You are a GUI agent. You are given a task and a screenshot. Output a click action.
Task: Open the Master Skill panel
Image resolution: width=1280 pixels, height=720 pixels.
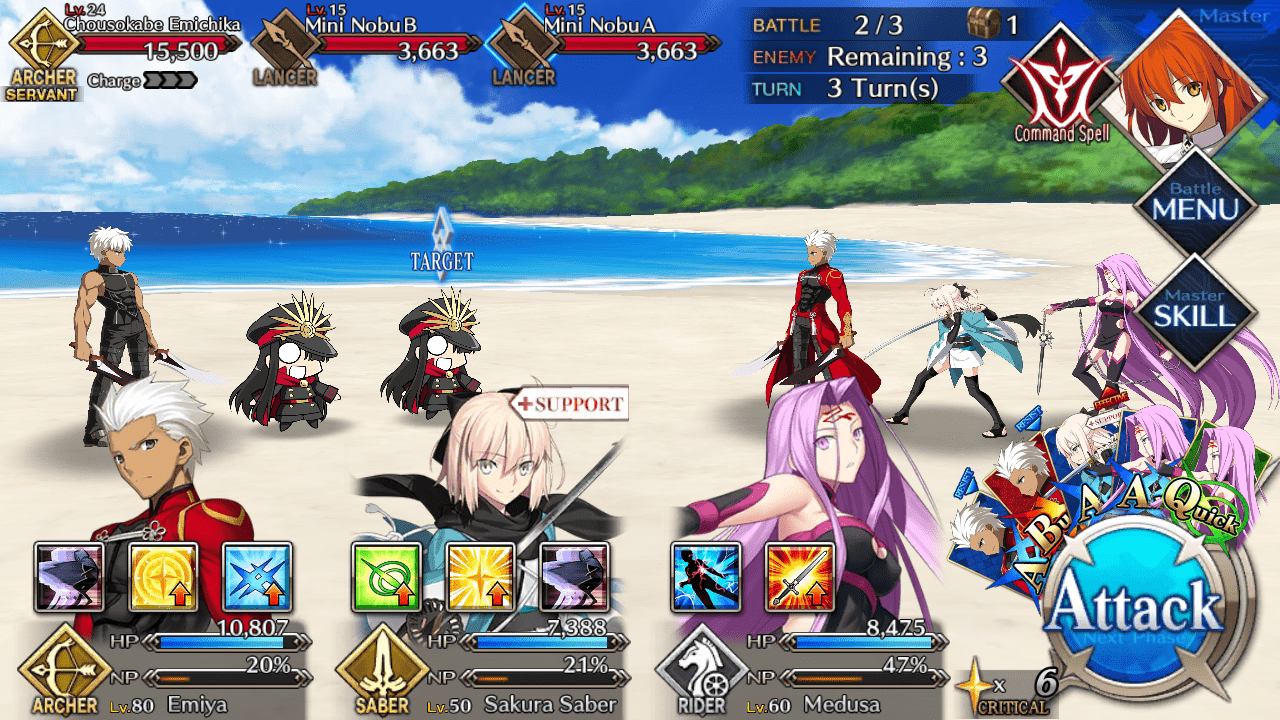(x=1195, y=309)
